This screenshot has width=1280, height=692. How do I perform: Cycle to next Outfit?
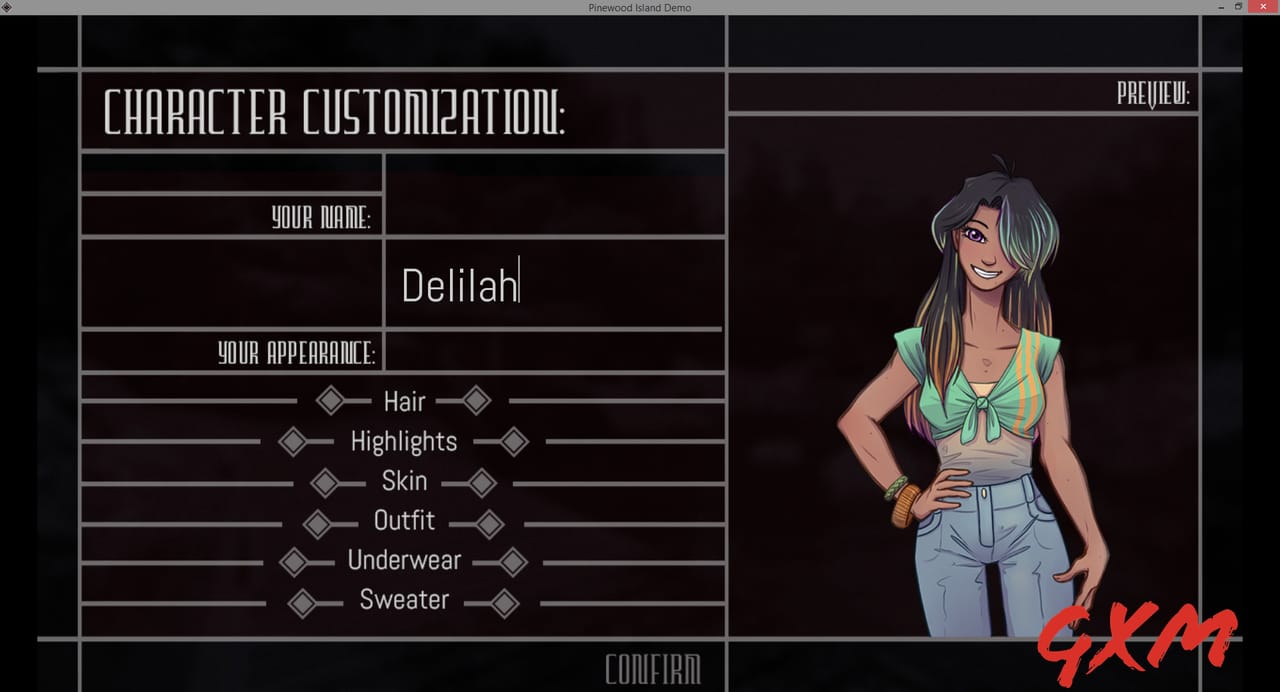point(490,523)
